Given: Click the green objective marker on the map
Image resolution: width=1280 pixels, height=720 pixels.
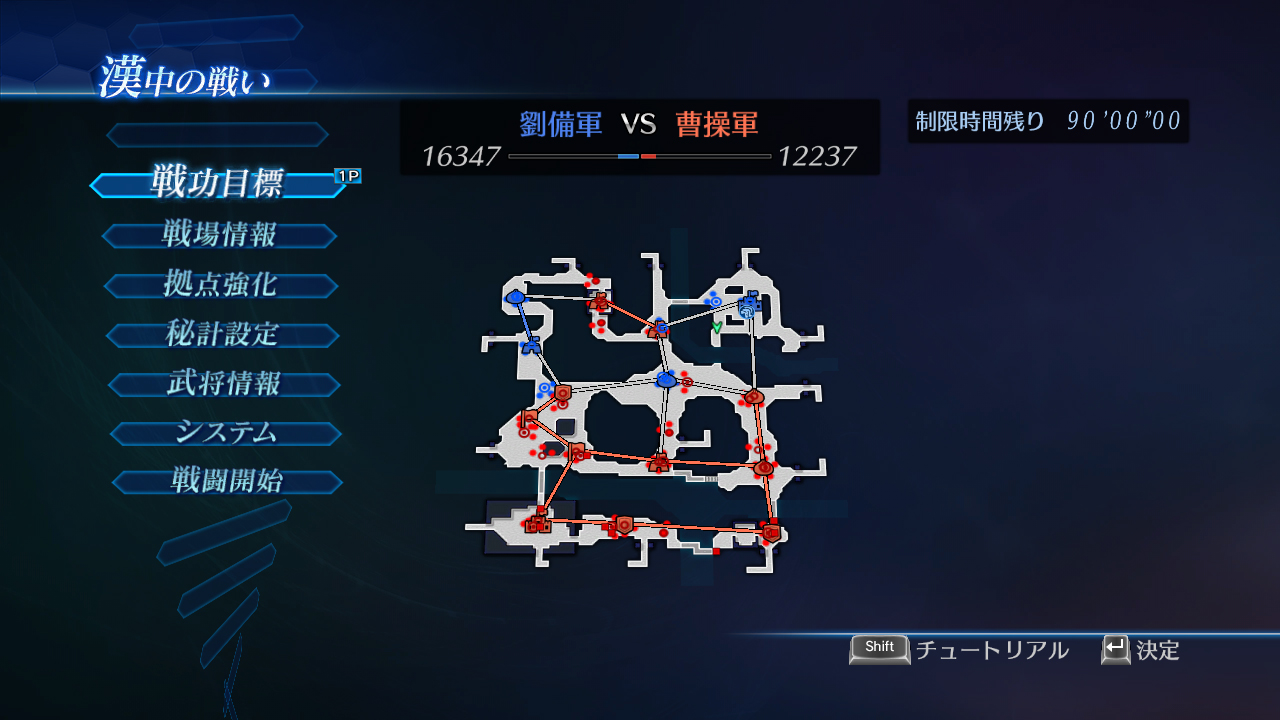Looking at the screenshot, I should coord(716,327).
